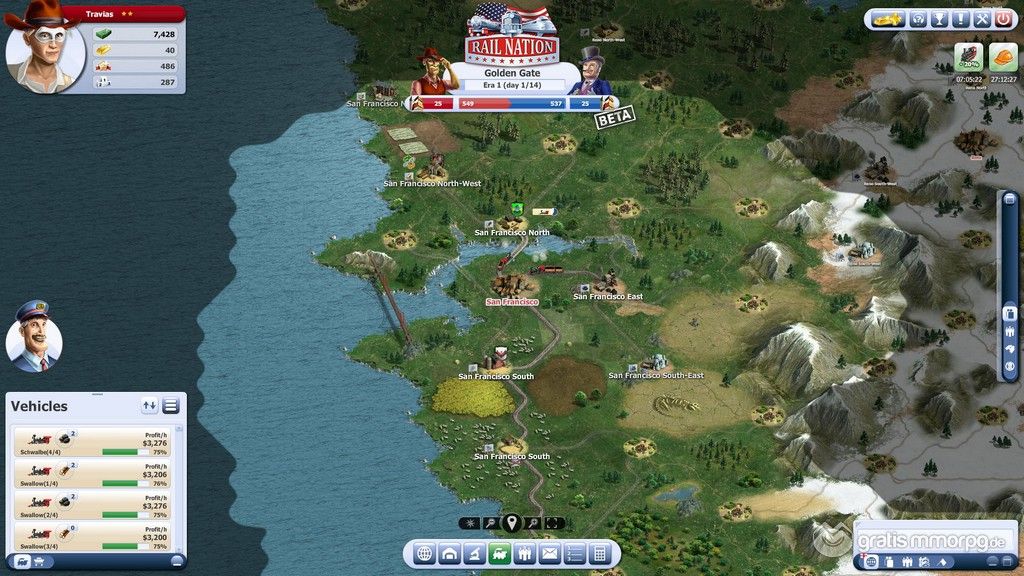Open the association people button
This screenshot has width=1024, height=576.
(524, 553)
